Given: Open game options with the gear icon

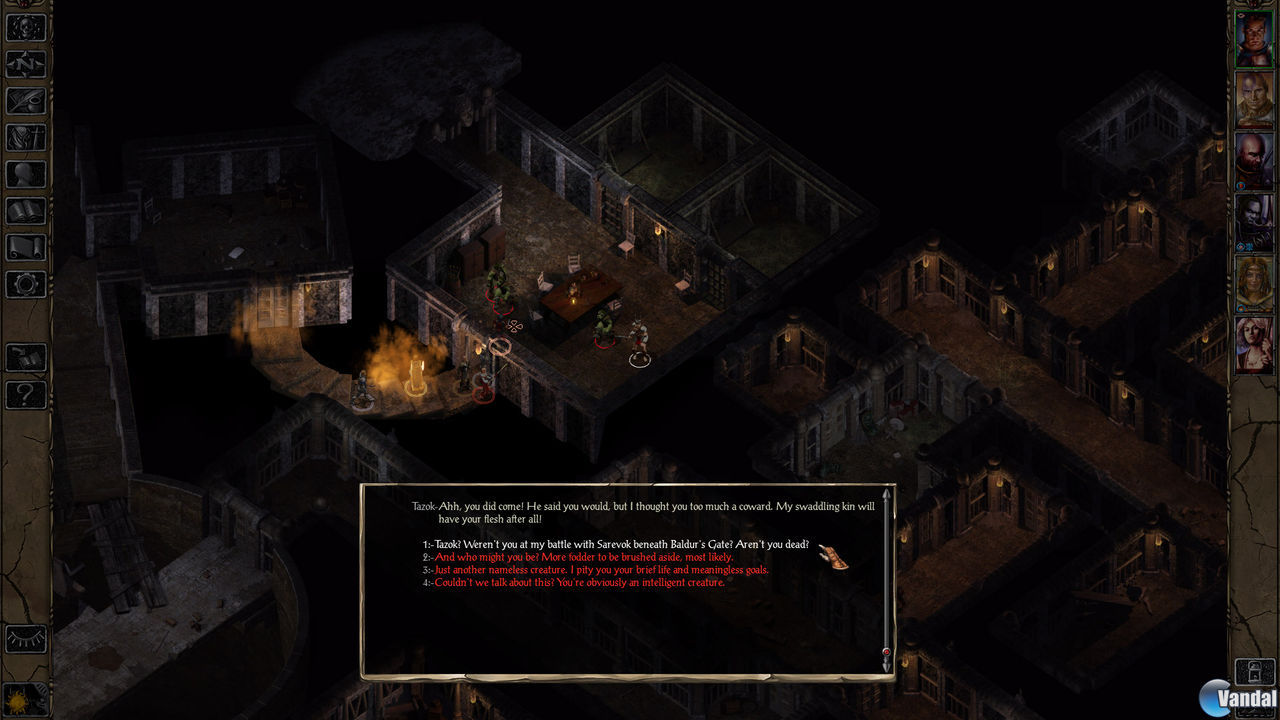Looking at the screenshot, I should (x=26, y=284).
